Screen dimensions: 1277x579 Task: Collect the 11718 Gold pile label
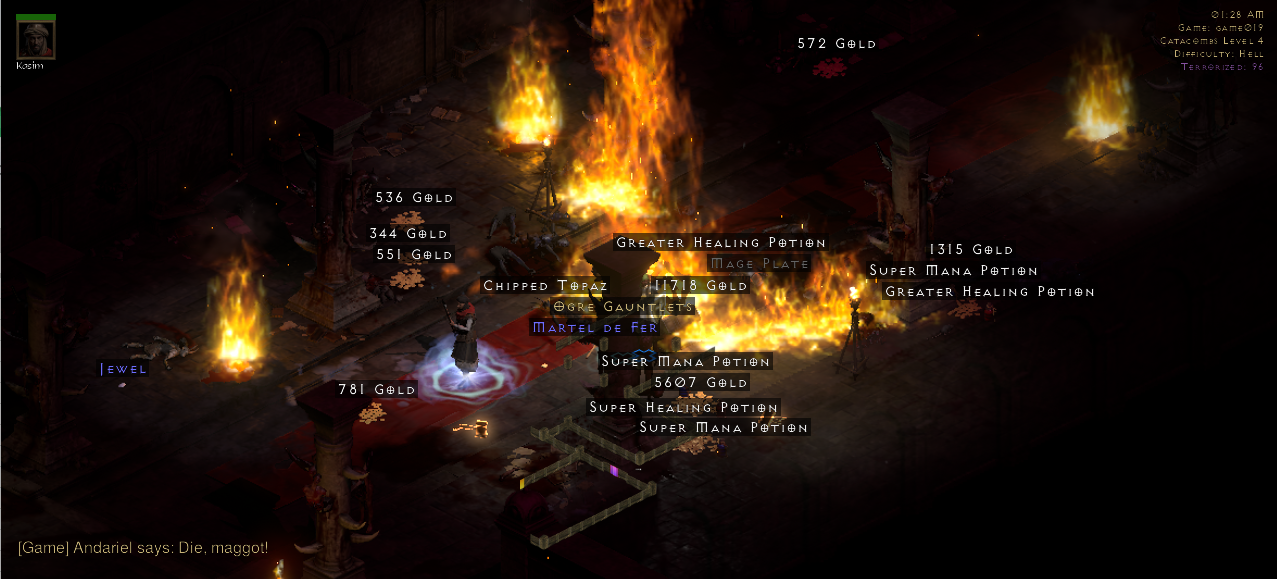[x=700, y=286]
